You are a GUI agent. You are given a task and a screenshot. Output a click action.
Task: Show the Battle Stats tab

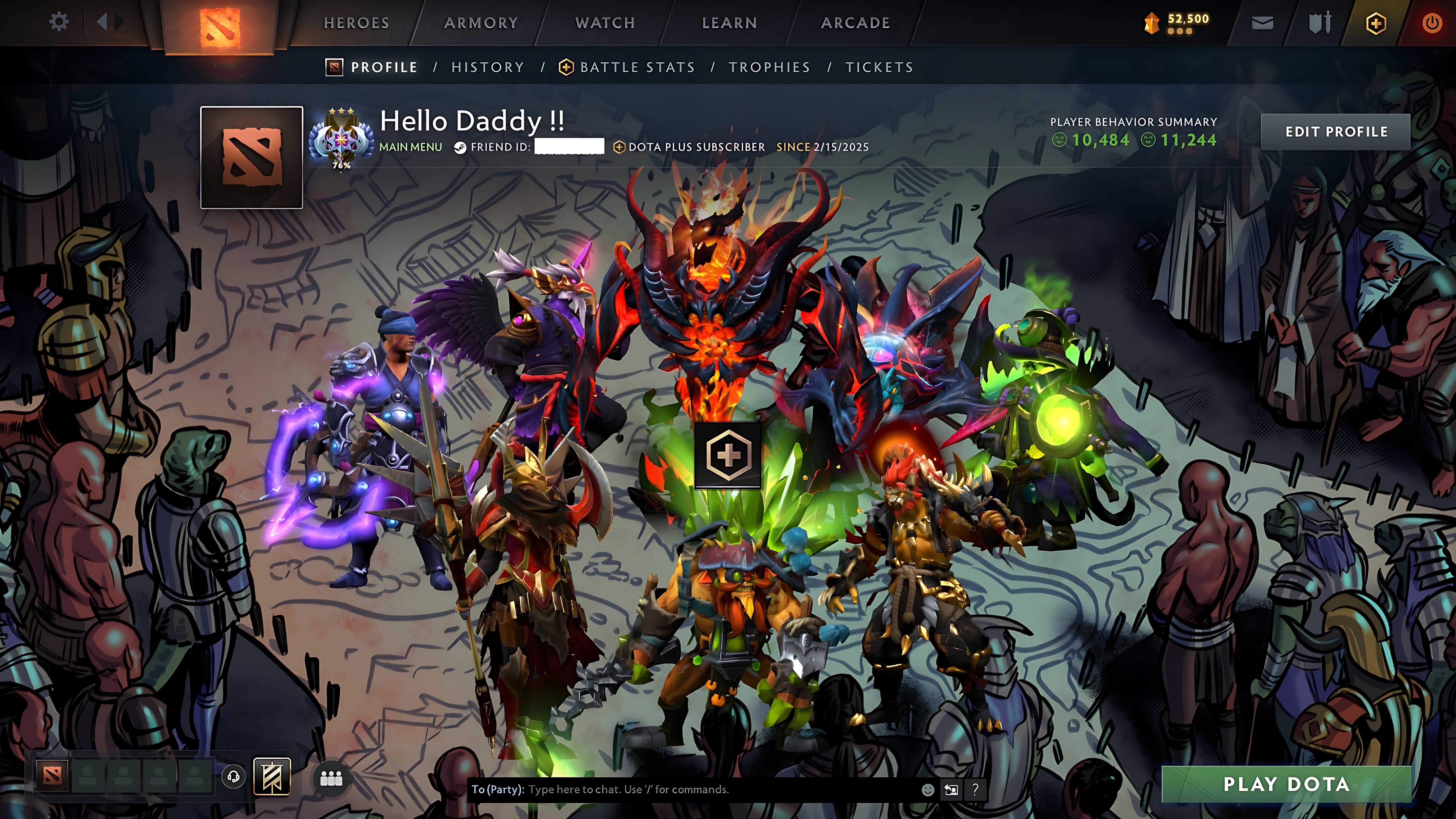(637, 67)
